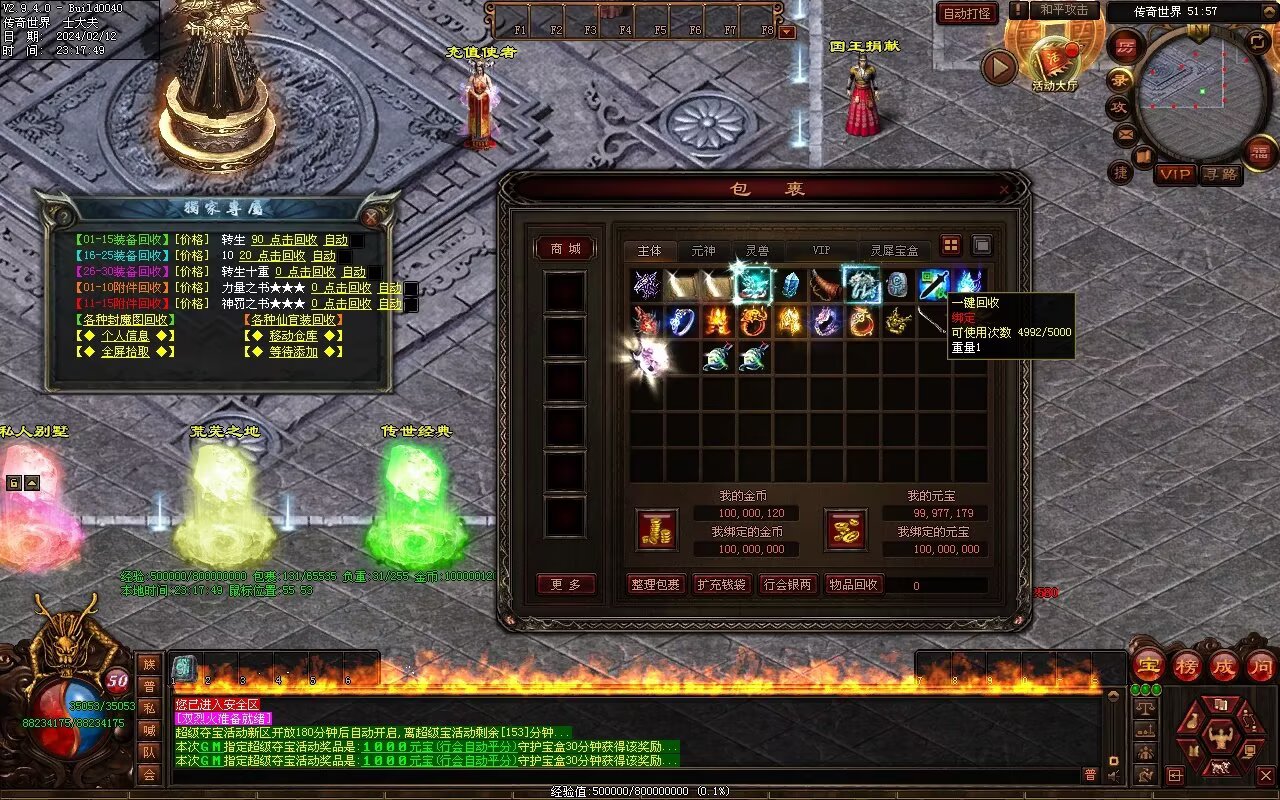This screenshot has width=1280, height=800.
Task: Click the 物品回收 item recycle button
Action: [x=854, y=585]
